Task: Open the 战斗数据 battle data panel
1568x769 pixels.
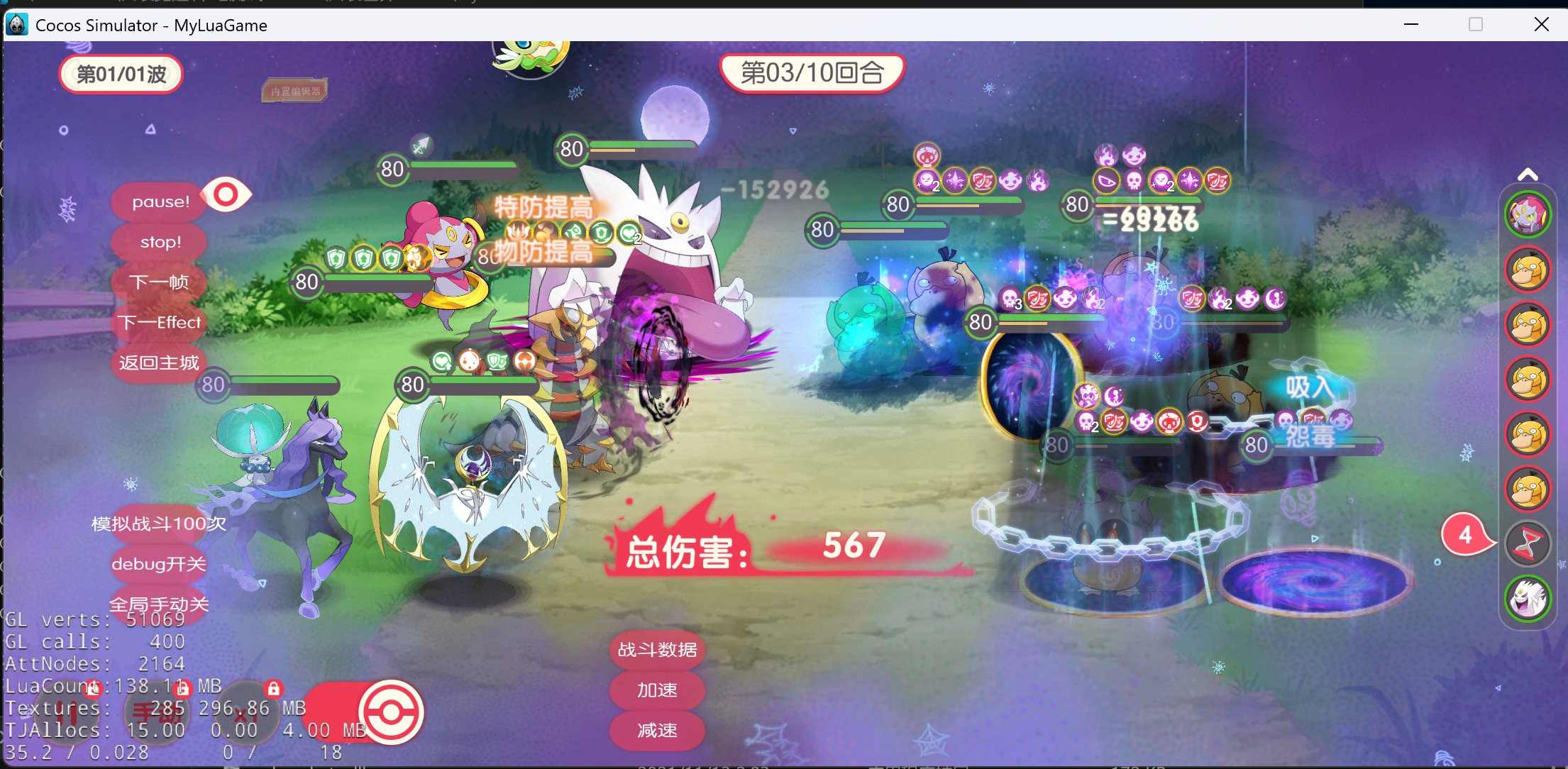Action: pyautogui.click(x=657, y=650)
